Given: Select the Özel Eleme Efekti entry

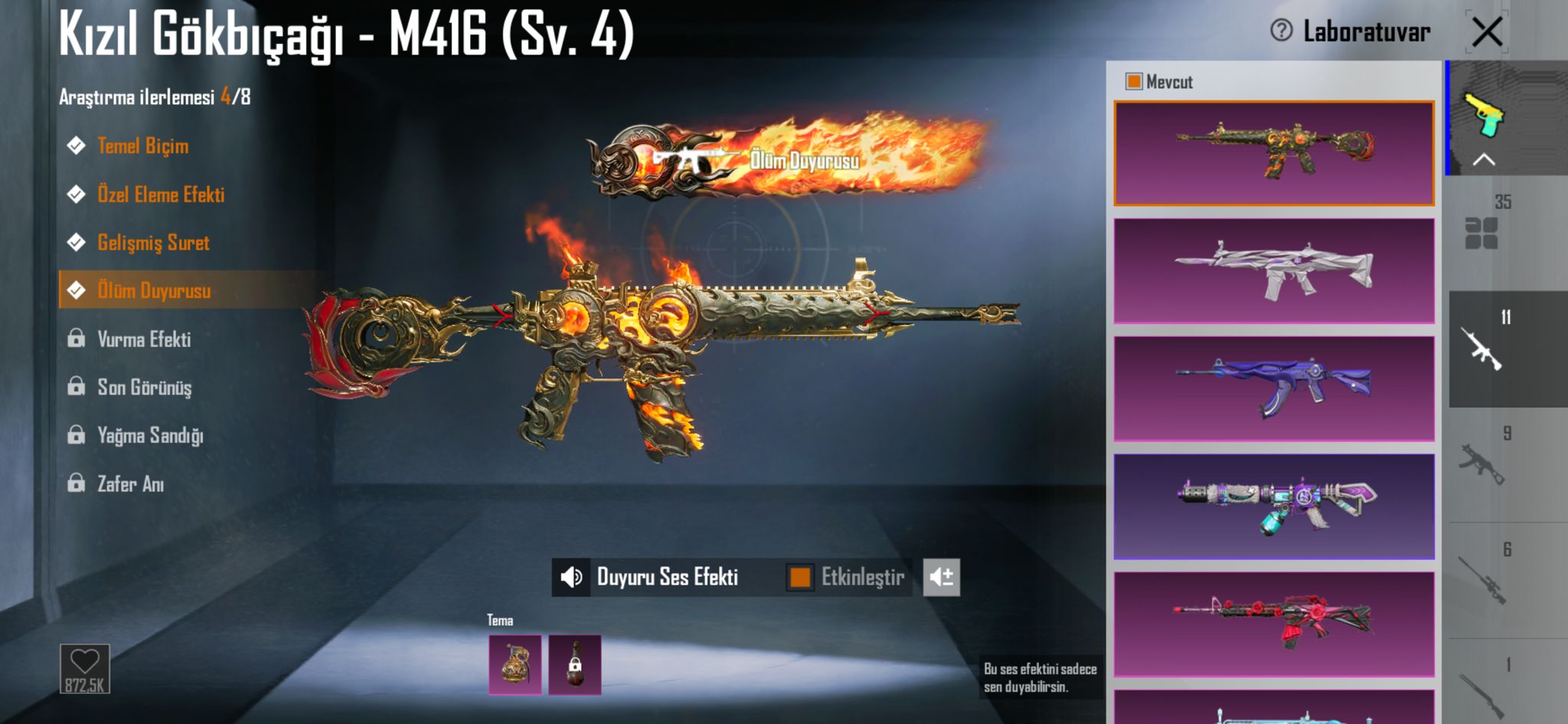Looking at the screenshot, I should (161, 195).
